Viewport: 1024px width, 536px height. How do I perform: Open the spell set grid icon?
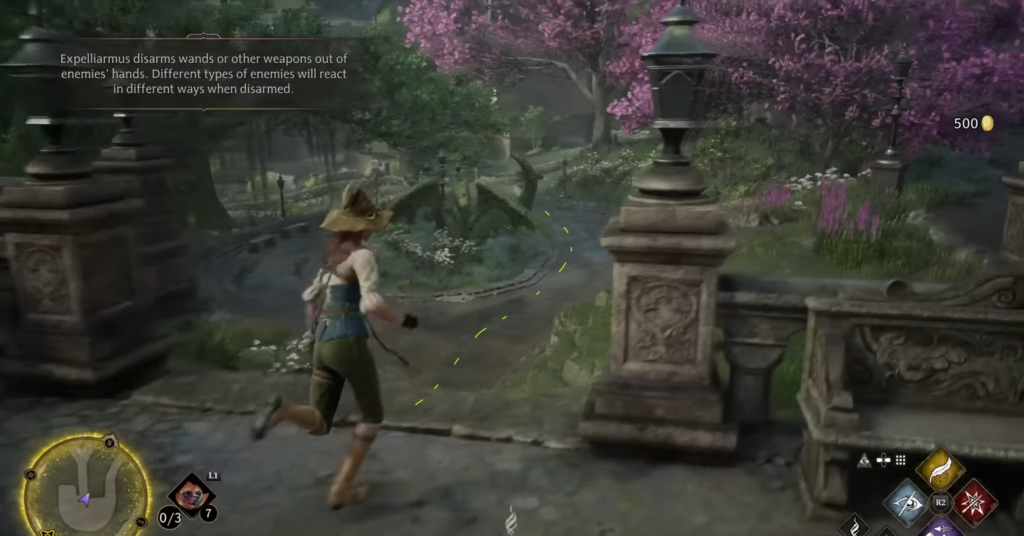pyautogui.click(x=900, y=460)
